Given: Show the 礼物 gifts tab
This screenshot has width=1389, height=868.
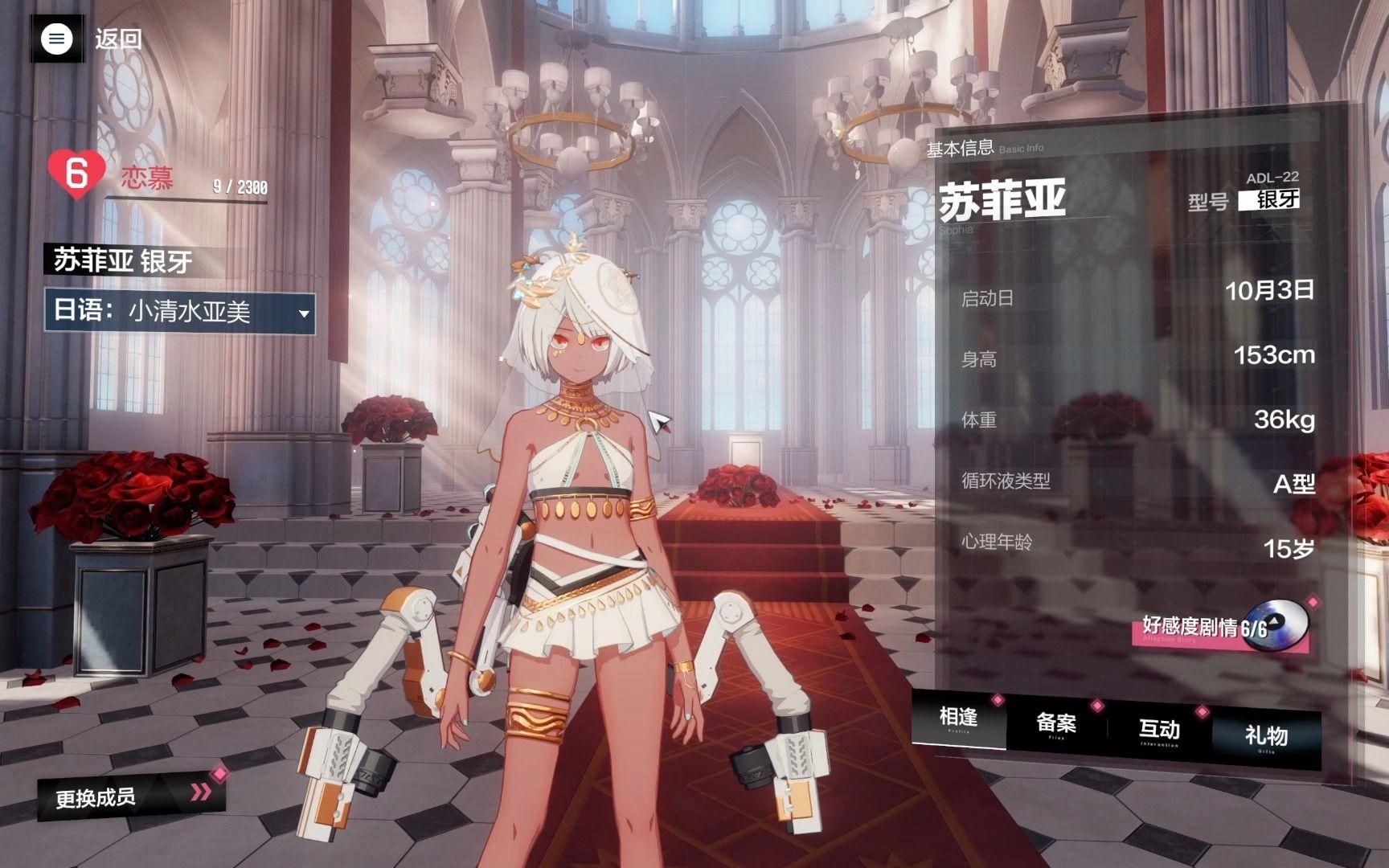Looking at the screenshot, I should tap(1266, 735).
